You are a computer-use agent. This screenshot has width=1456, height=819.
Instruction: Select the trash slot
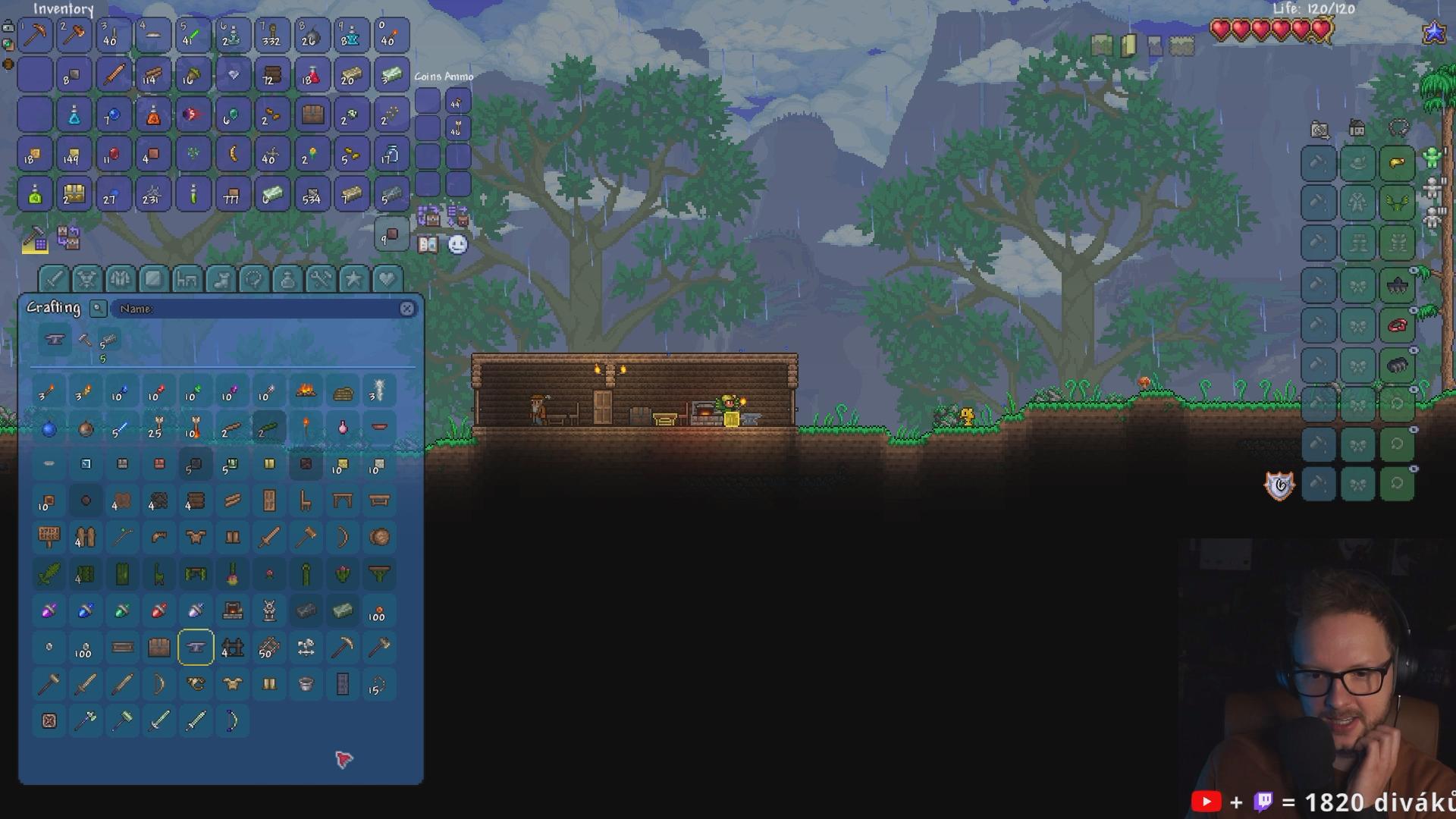coord(391,236)
